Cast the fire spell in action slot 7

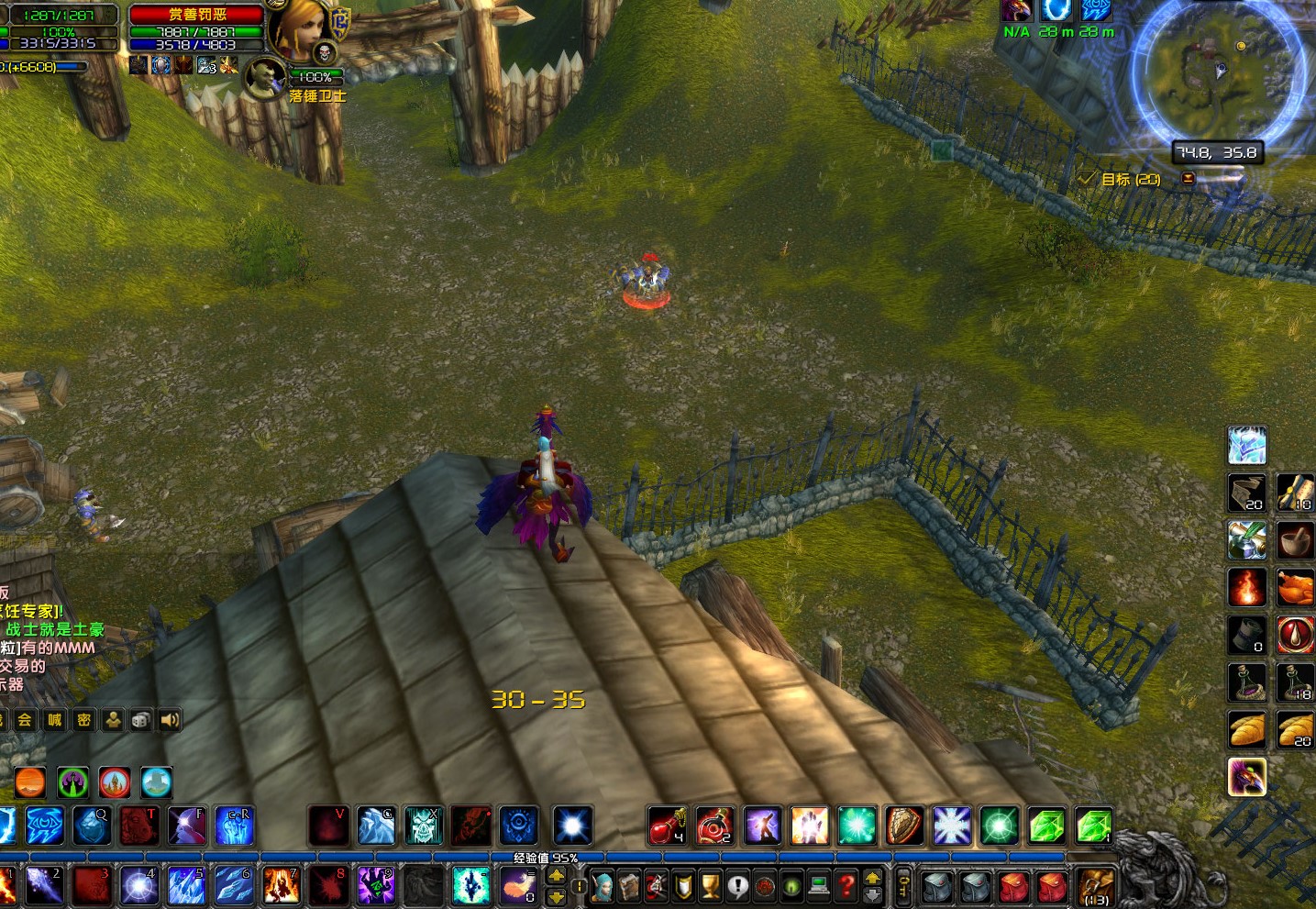coord(282,885)
